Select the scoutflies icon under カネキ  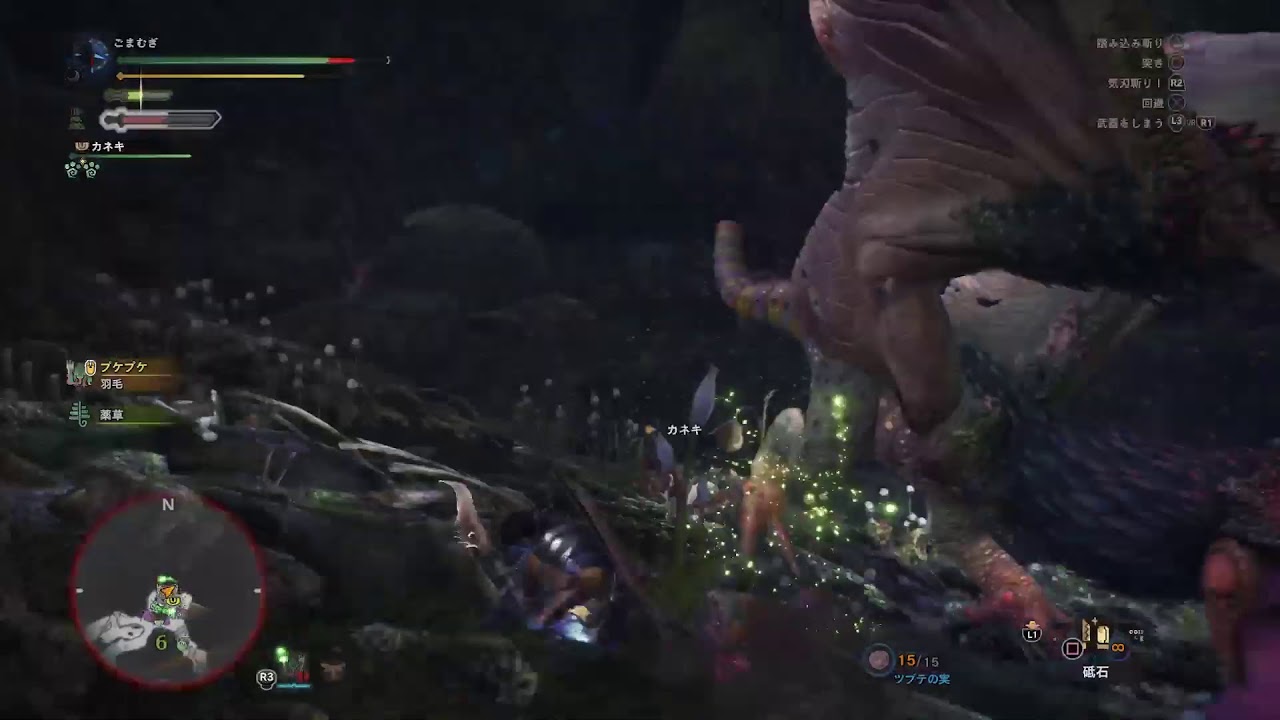(x=80, y=170)
